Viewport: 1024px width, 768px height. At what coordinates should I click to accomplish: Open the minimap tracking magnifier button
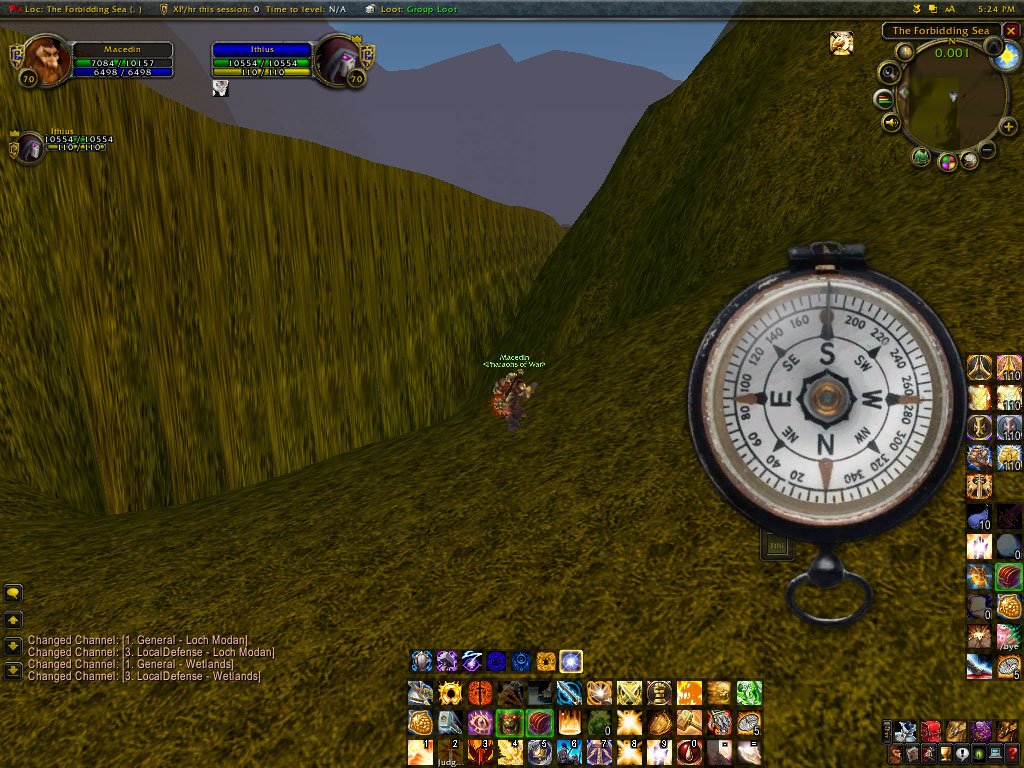(888, 72)
